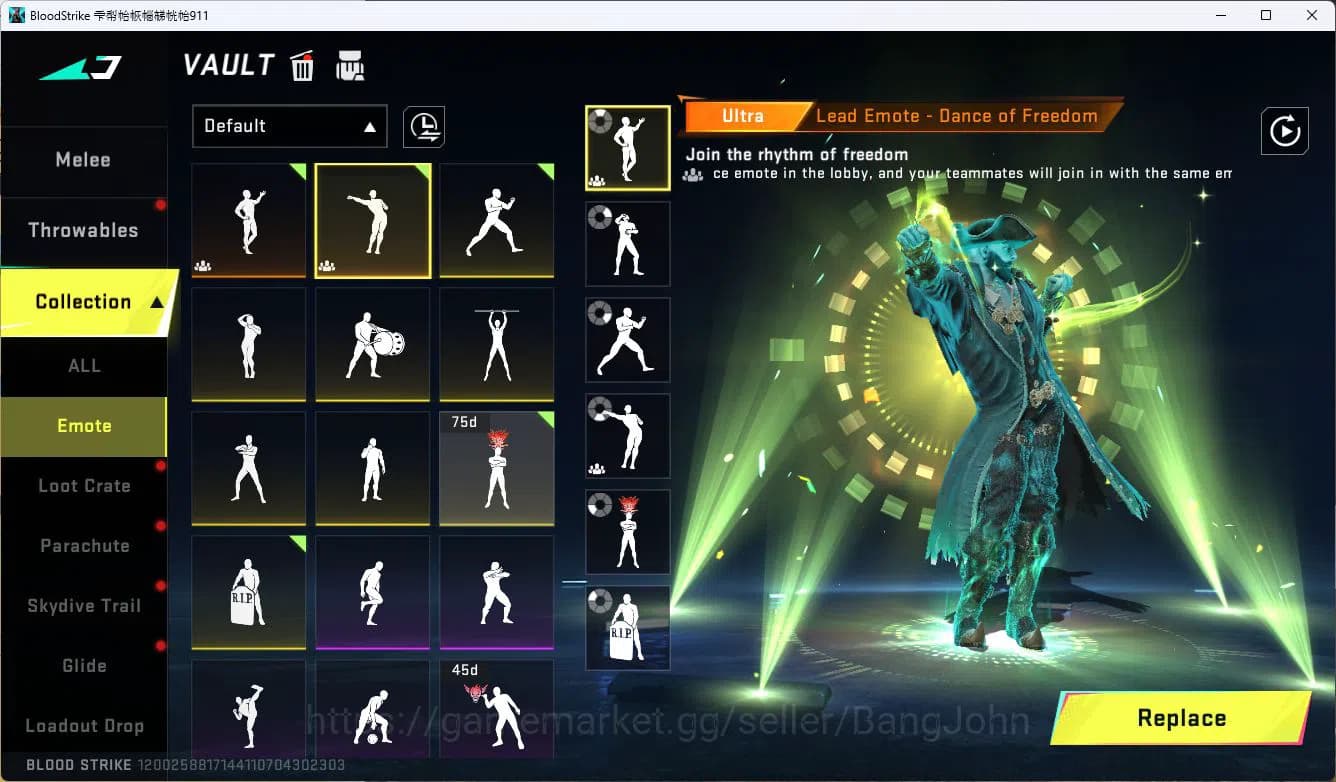Click the pie unlock icon on second emote slot

click(599, 219)
